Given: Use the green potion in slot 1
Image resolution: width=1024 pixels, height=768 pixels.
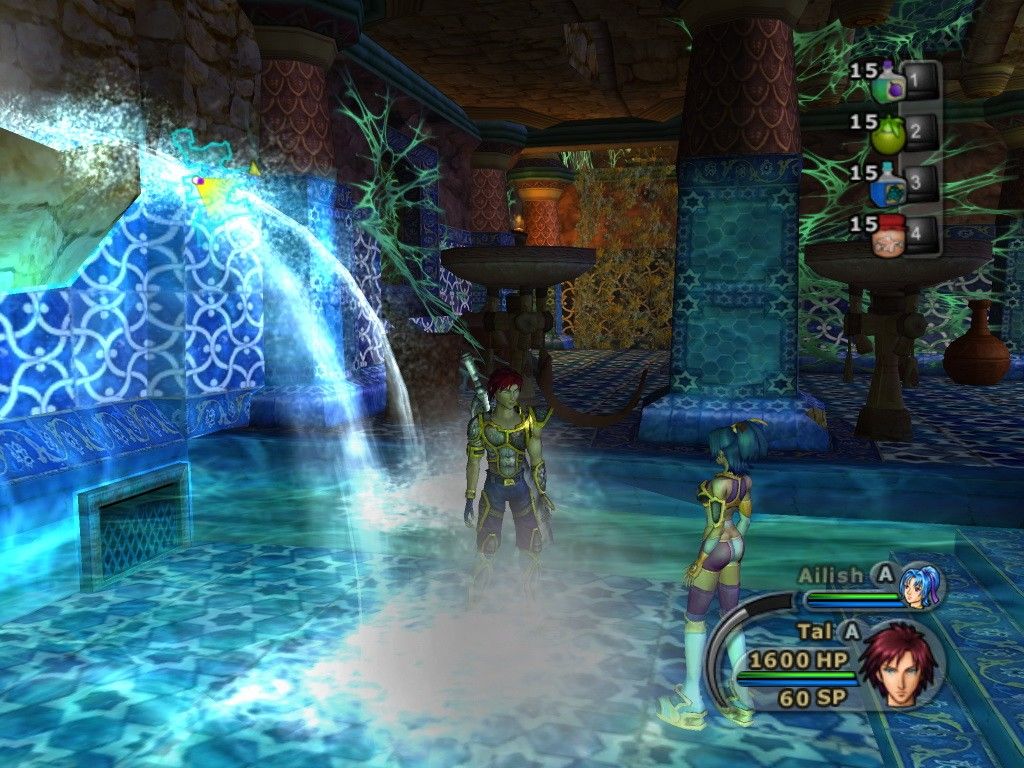Looking at the screenshot, I should (888, 83).
